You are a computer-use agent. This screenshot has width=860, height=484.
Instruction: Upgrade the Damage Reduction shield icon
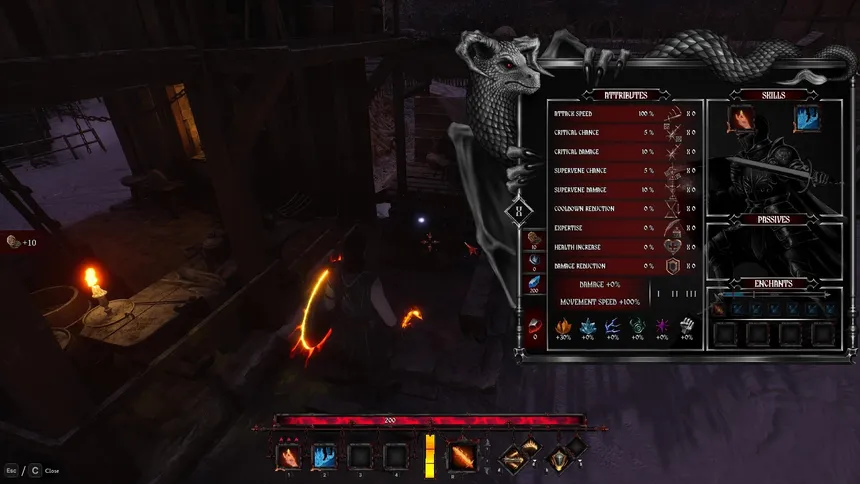672,266
